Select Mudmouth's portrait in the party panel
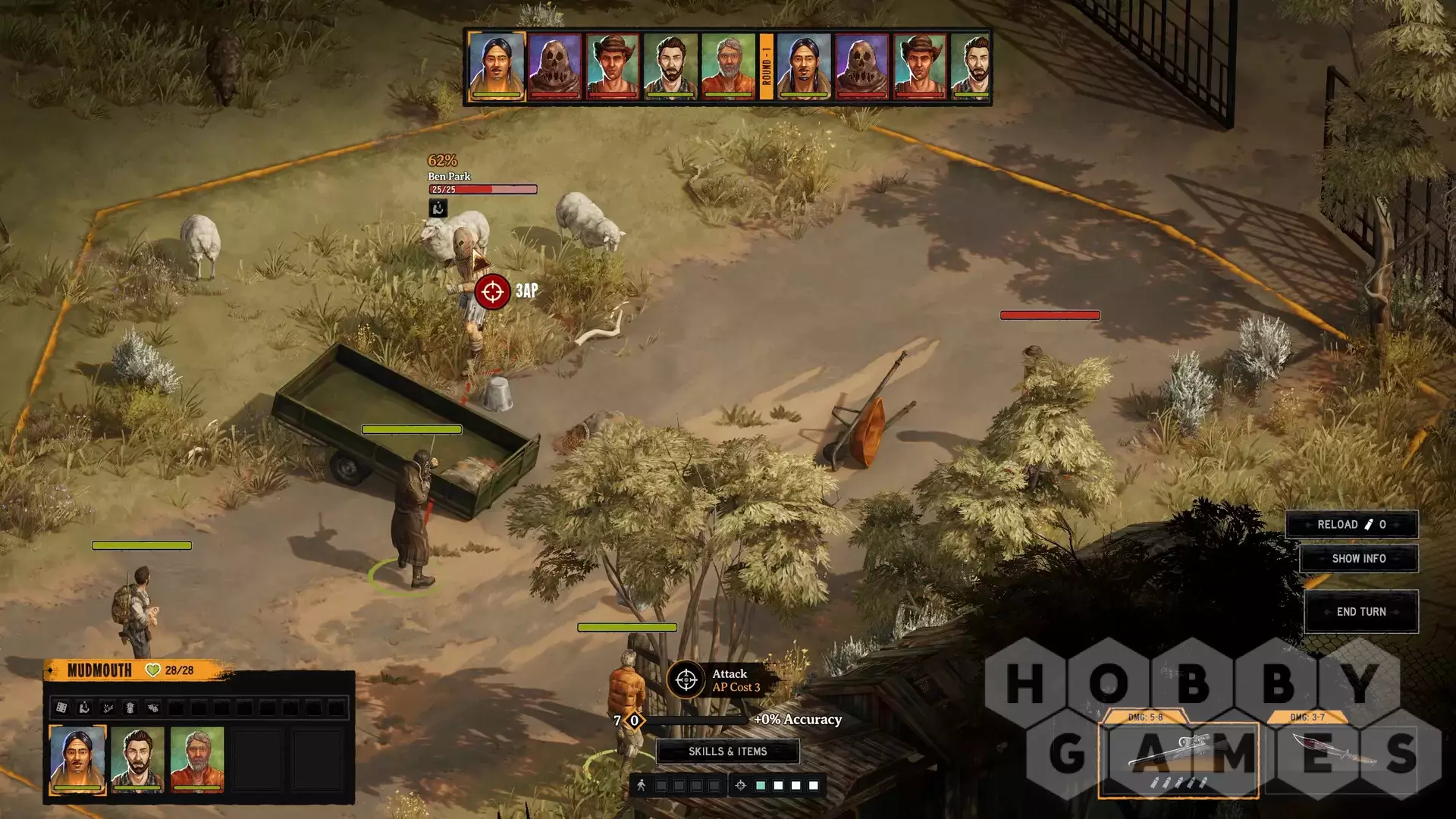Image resolution: width=1456 pixels, height=819 pixels. click(77, 759)
